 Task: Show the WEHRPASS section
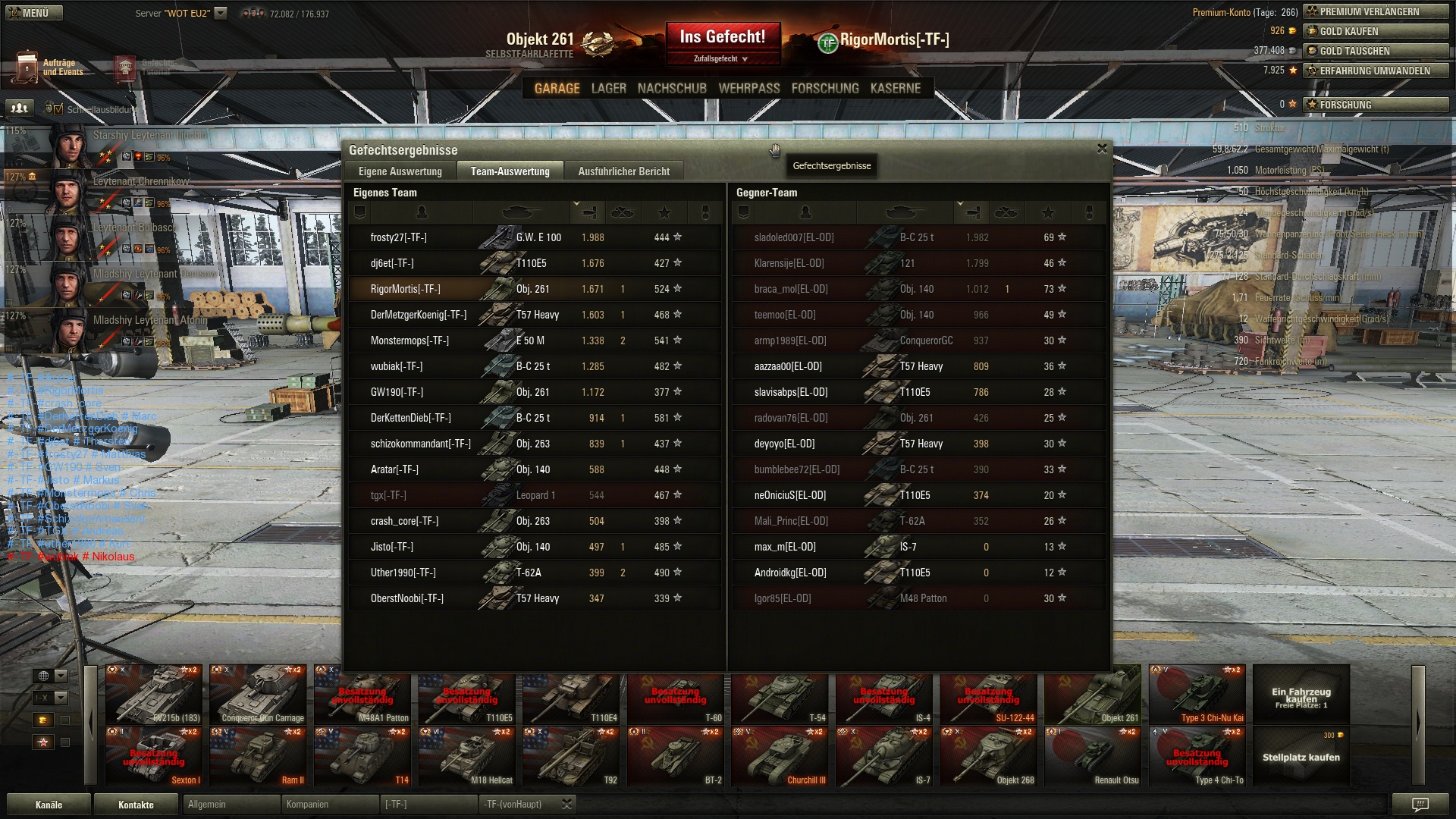tap(749, 89)
